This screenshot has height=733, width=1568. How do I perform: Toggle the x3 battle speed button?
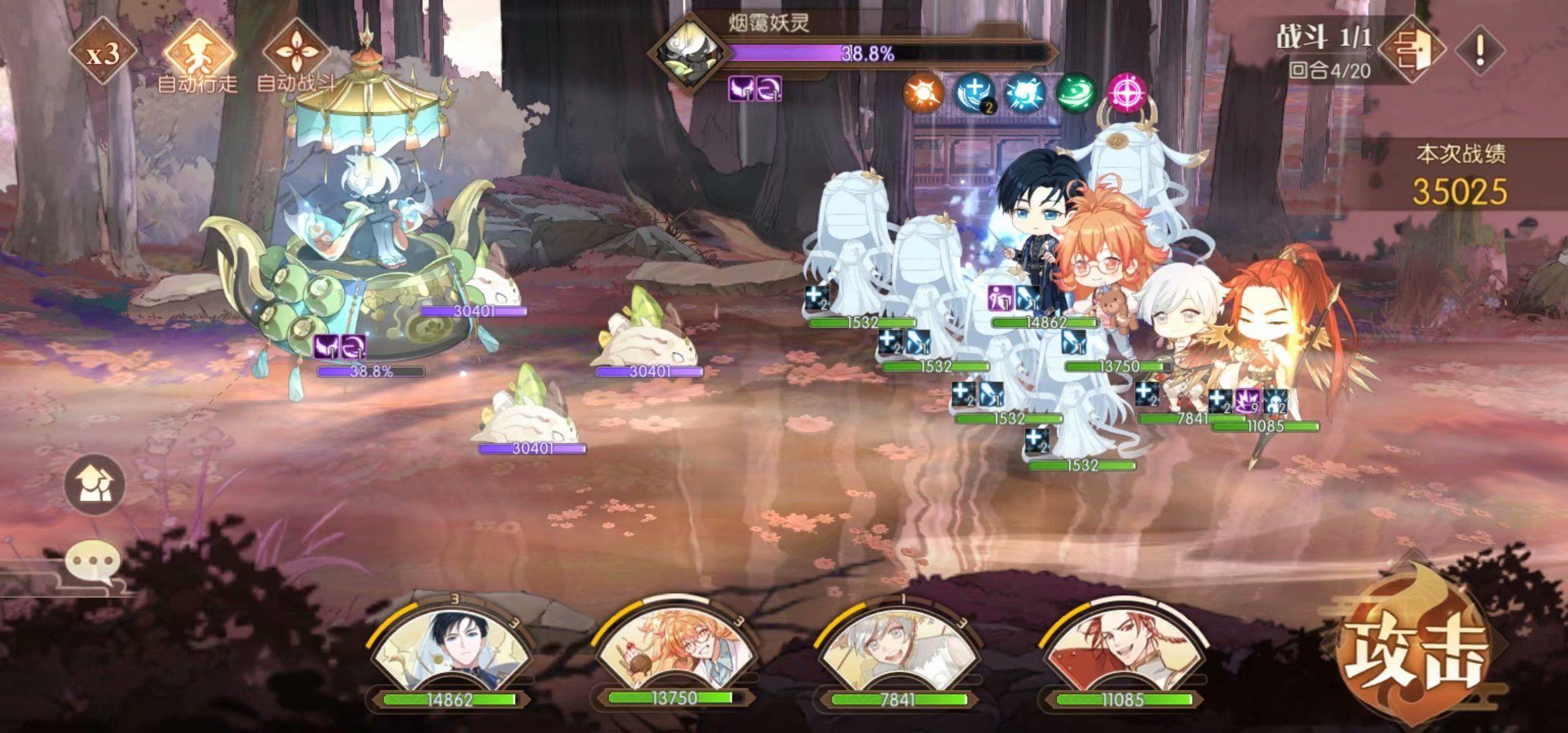[102, 54]
